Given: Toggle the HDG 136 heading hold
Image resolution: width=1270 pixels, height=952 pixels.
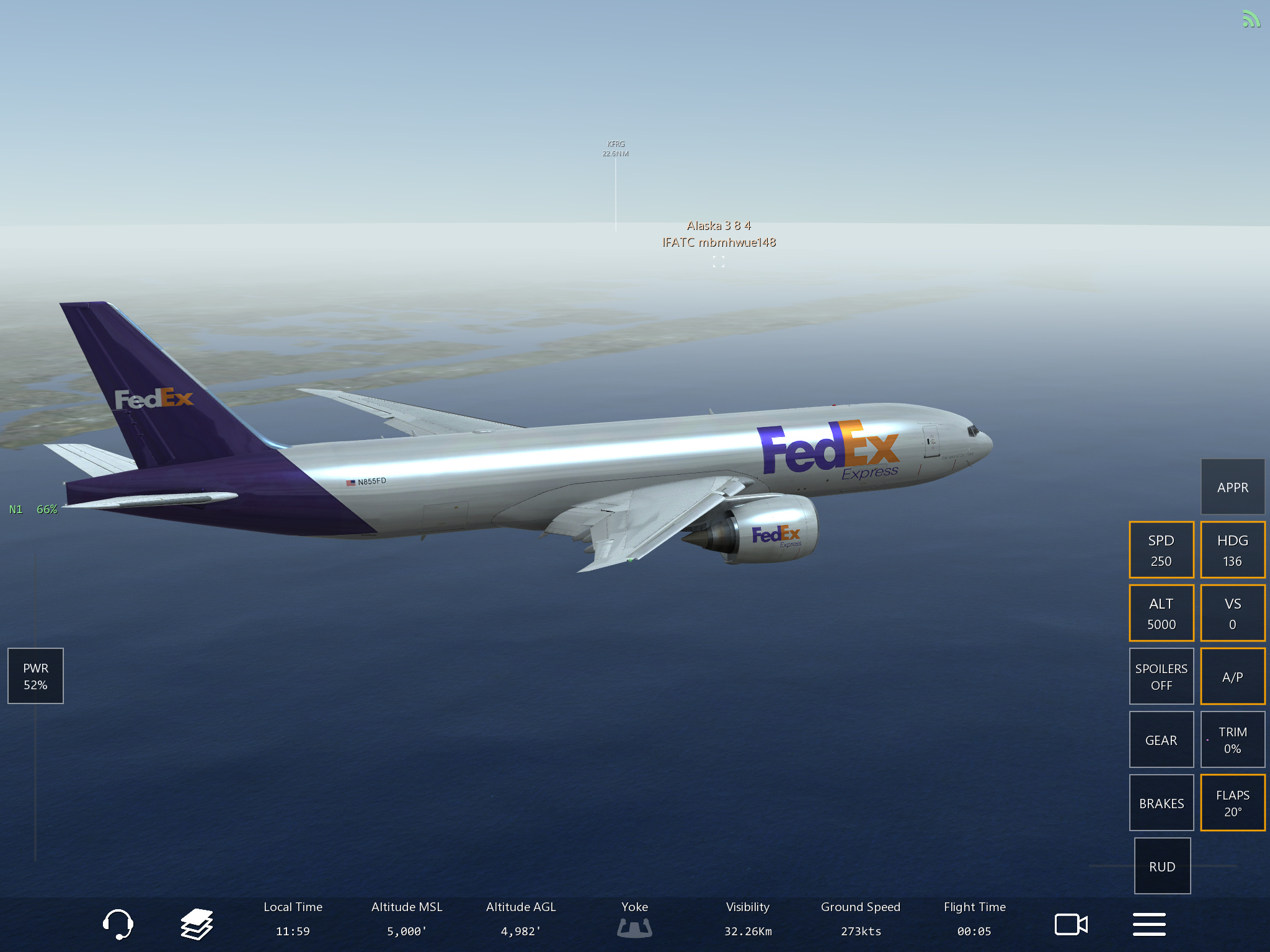Looking at the screenshot, I should point(1232,550).
